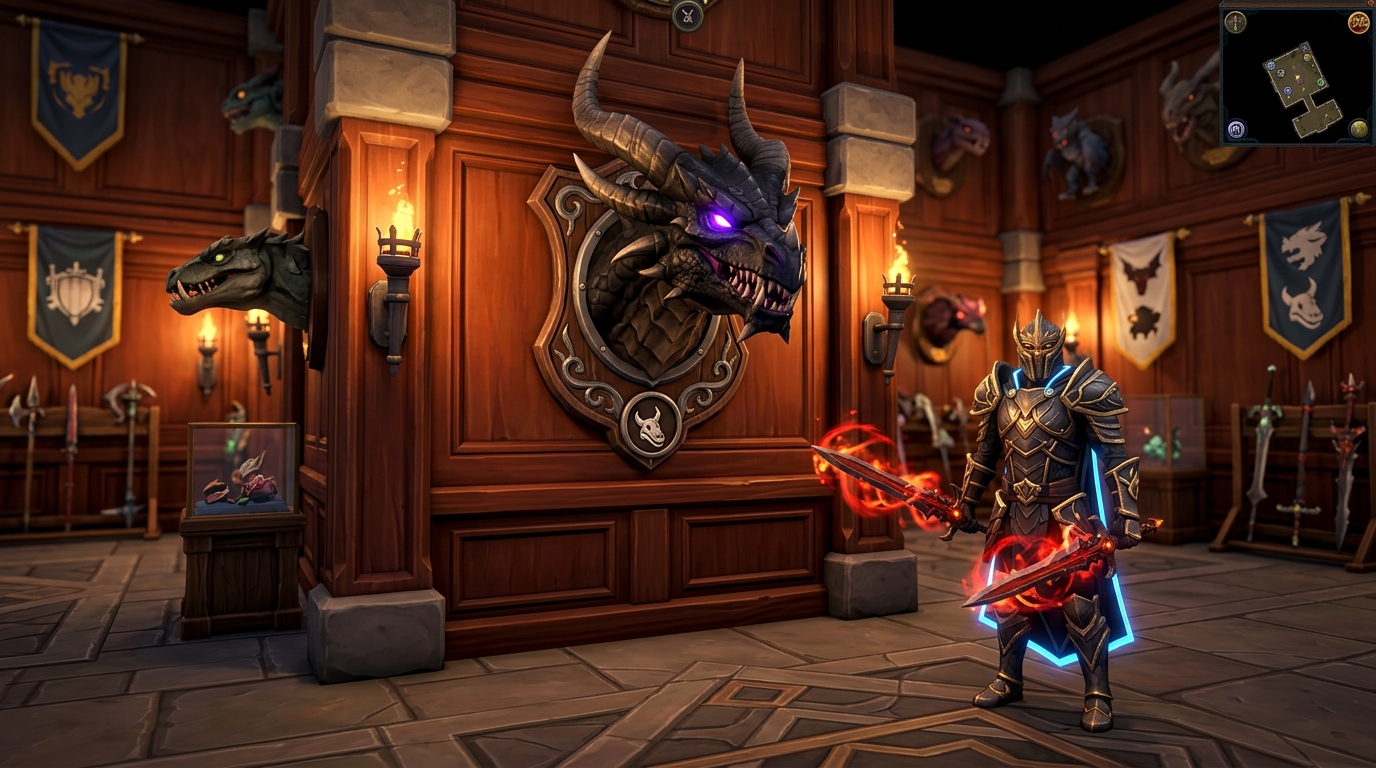This screenshot has width=1376, height=768.
Task: Click the green marker on the minimap
Action: 1320,82
